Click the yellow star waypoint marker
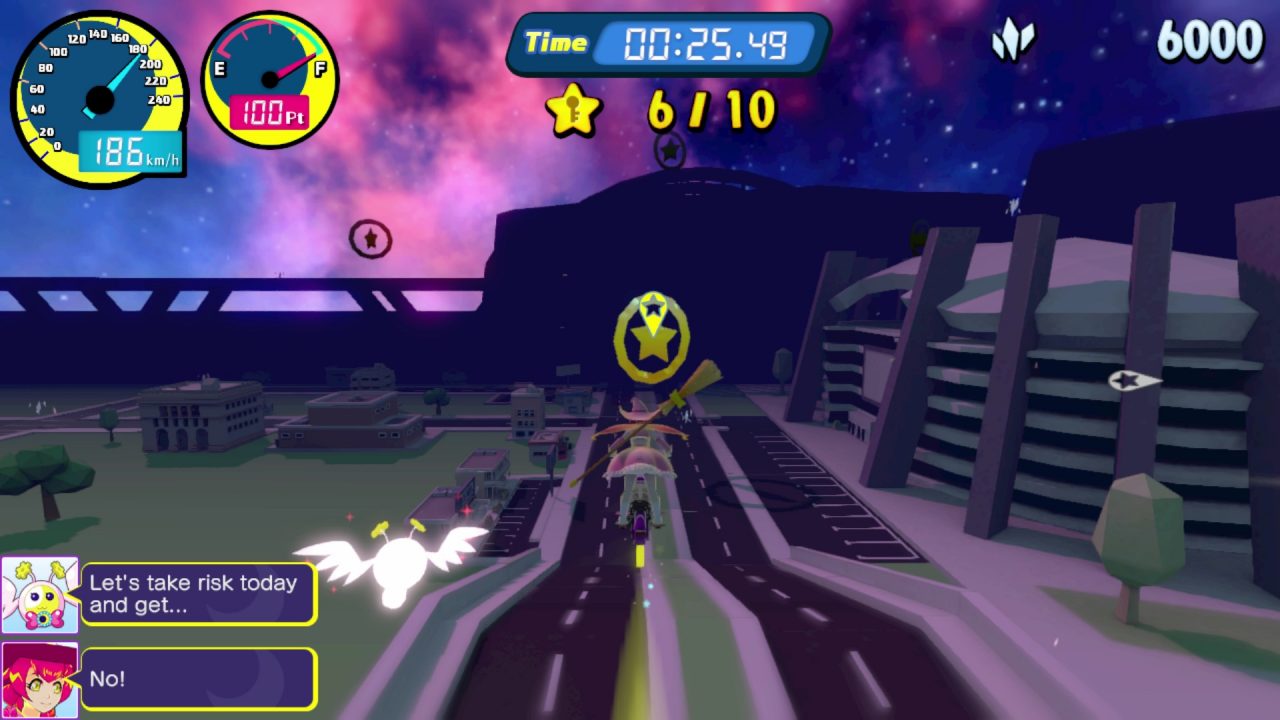1280x720 pixels. tap(652, 338)
